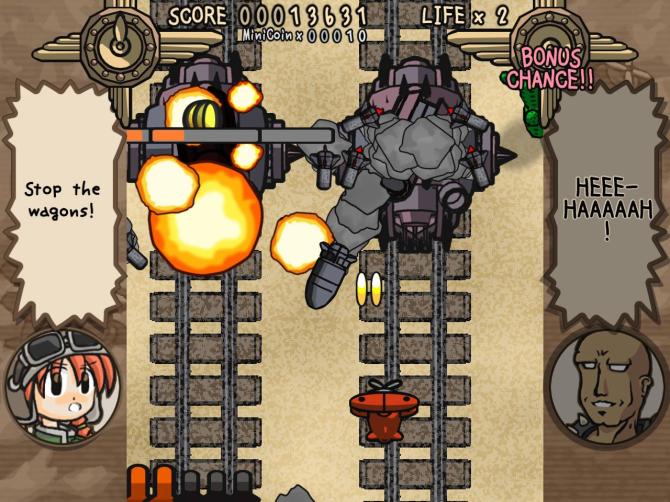This screenshot has height=502, width=670.
Task: Select the "Stop the wagons!" speech bubble
Action: (63, 199)
